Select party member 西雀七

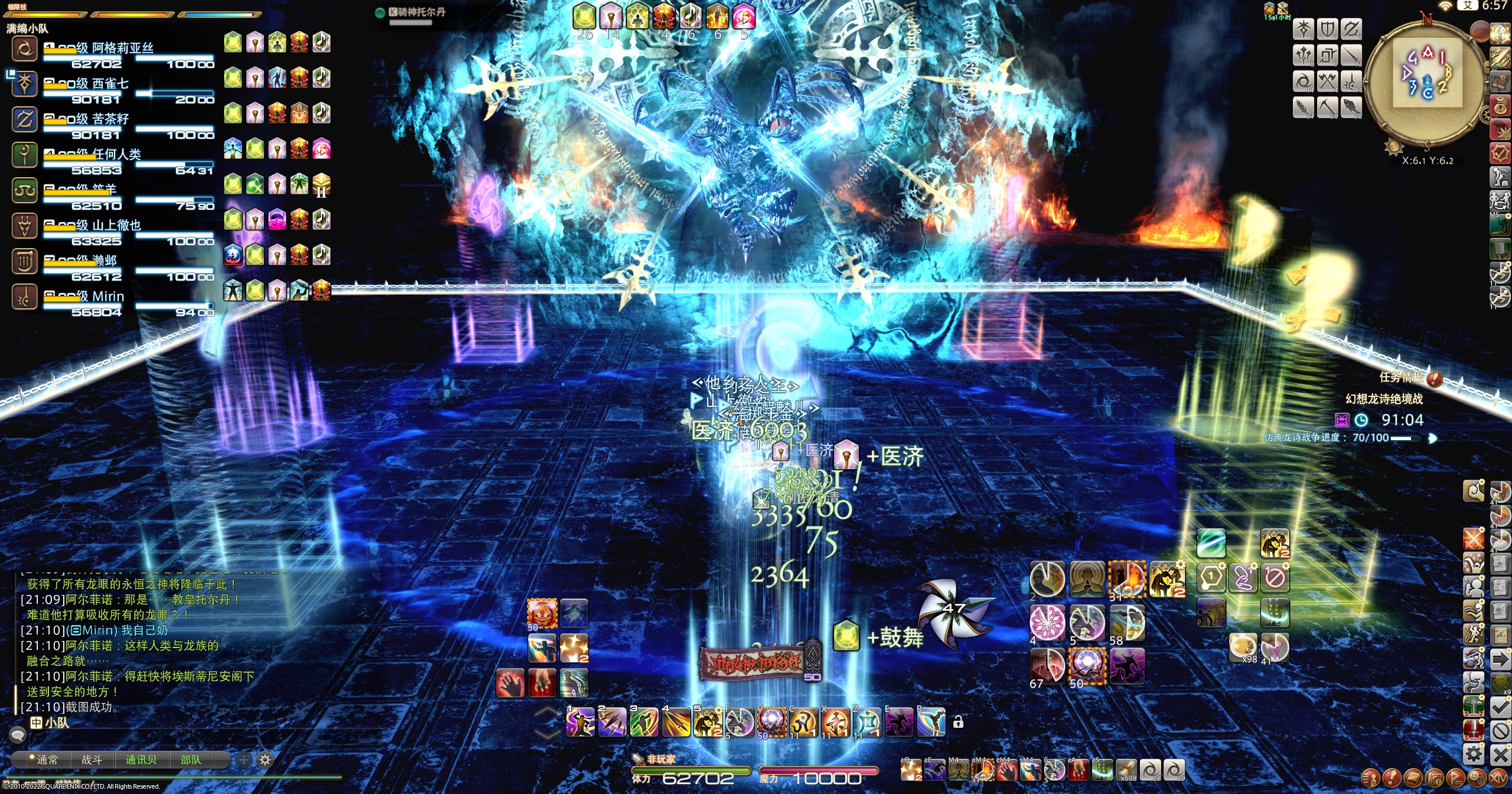(x=110, y=84)
